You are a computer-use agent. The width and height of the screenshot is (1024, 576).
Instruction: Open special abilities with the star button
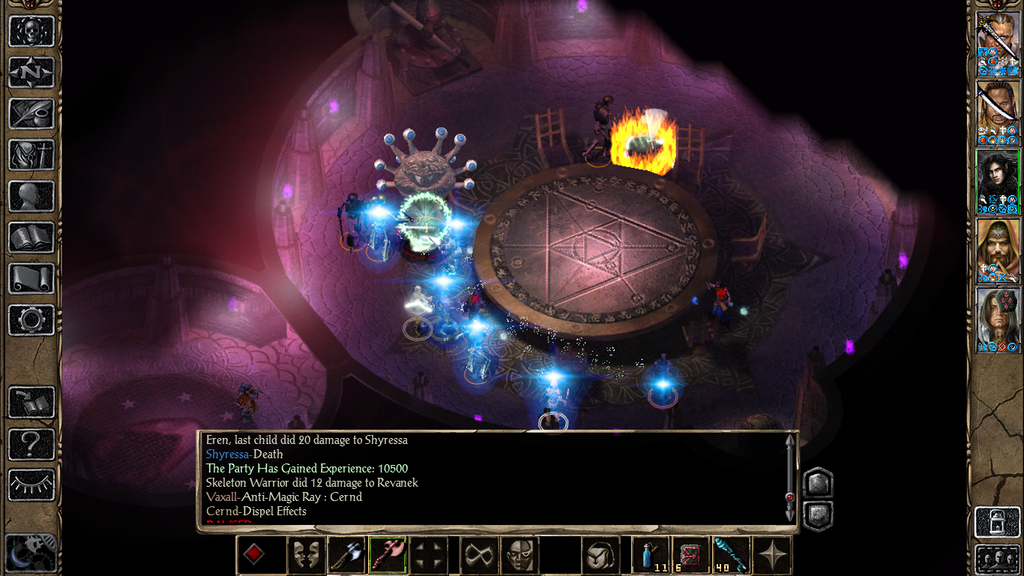tap(773, 555)
